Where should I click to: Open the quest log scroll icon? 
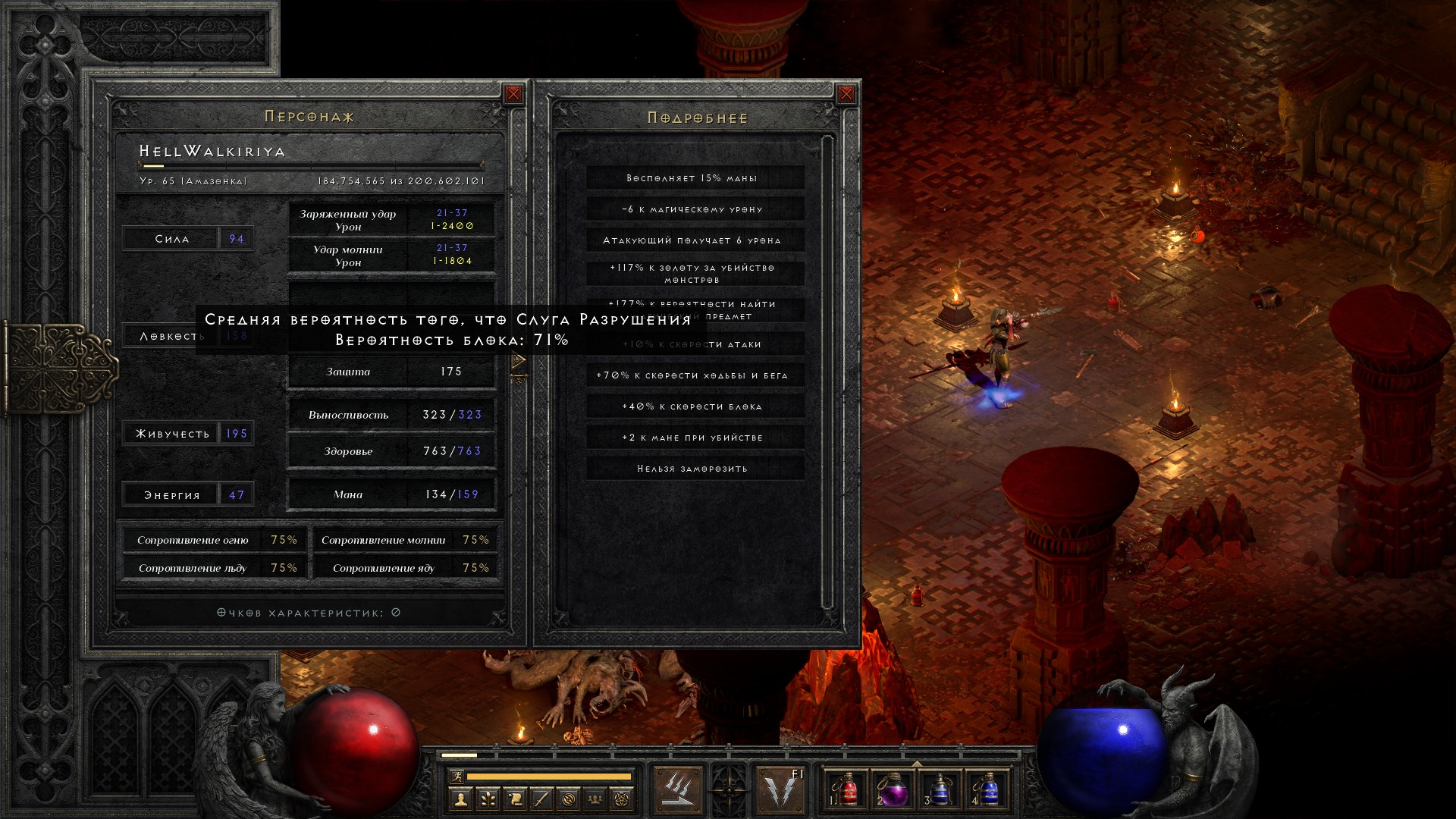point(514,799)
